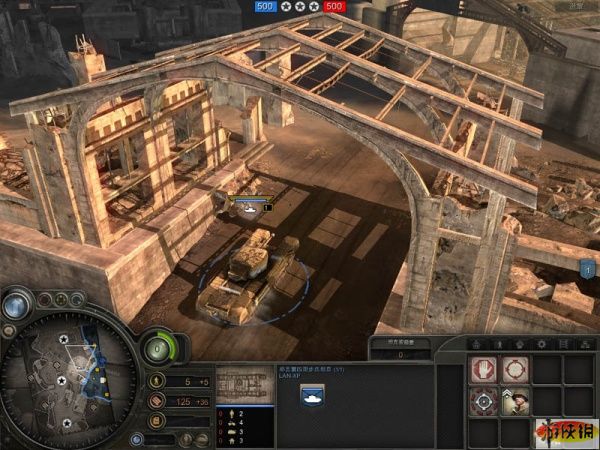Select the soldier portrait upgrade command

[x=514, y=402]
